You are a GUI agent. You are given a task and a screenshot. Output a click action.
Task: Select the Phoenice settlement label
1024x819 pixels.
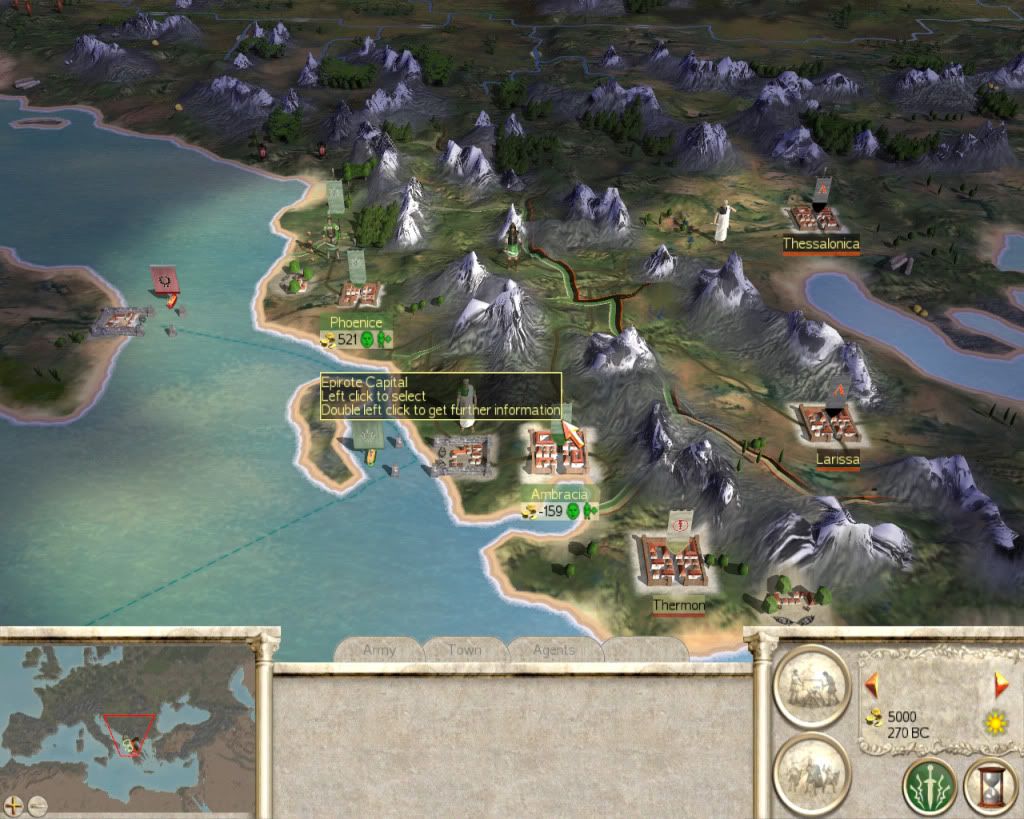click(356, 323)
